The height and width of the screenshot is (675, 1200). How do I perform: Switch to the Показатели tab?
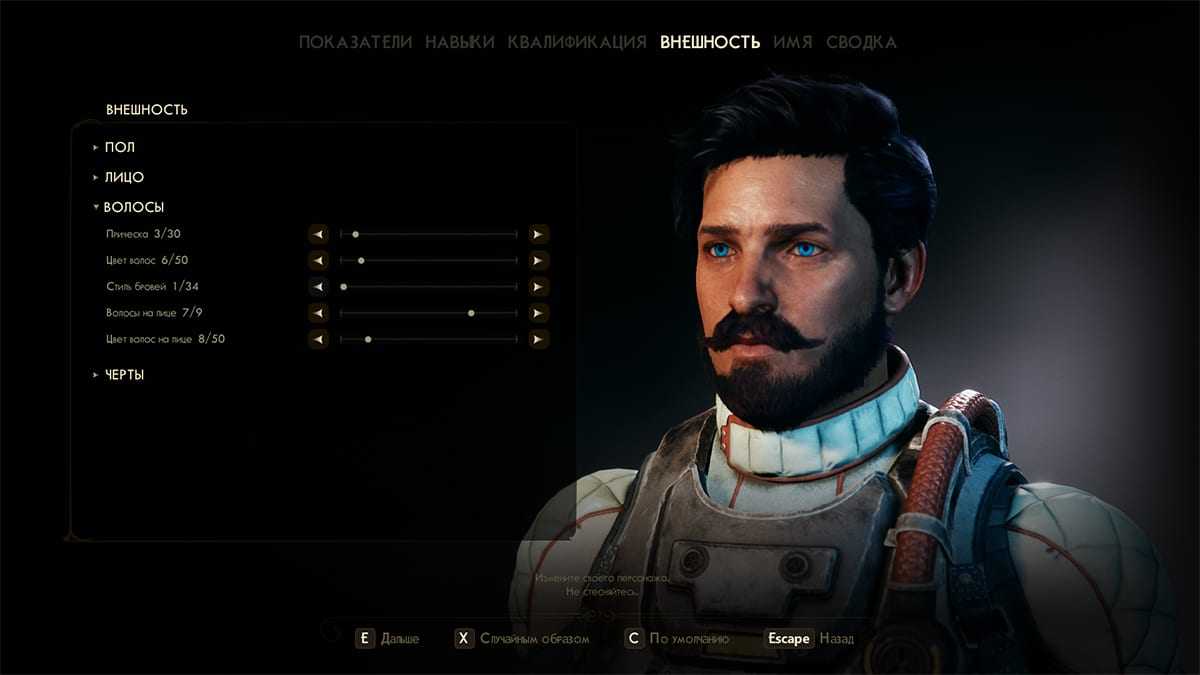(x=355, y=42)
